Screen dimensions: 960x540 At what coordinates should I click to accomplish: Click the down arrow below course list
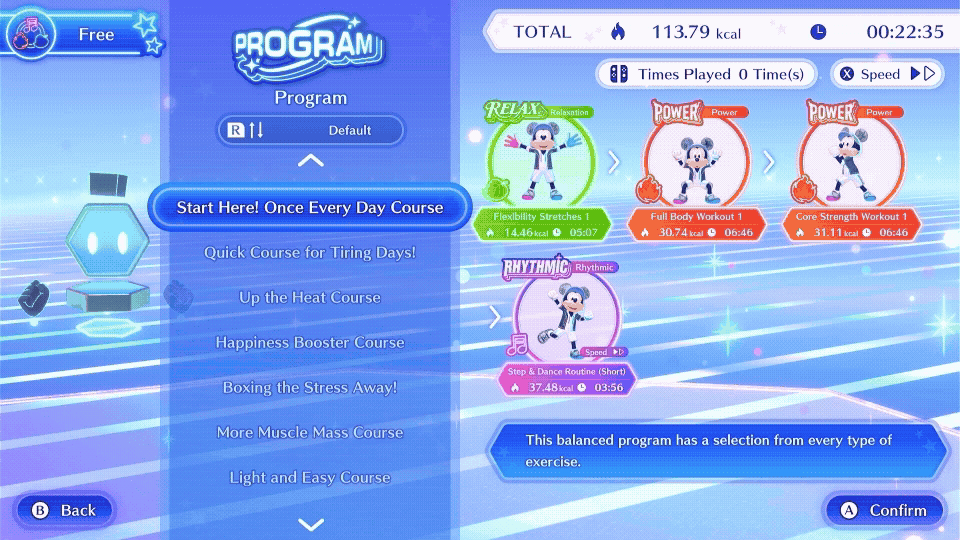click(311, 524)
